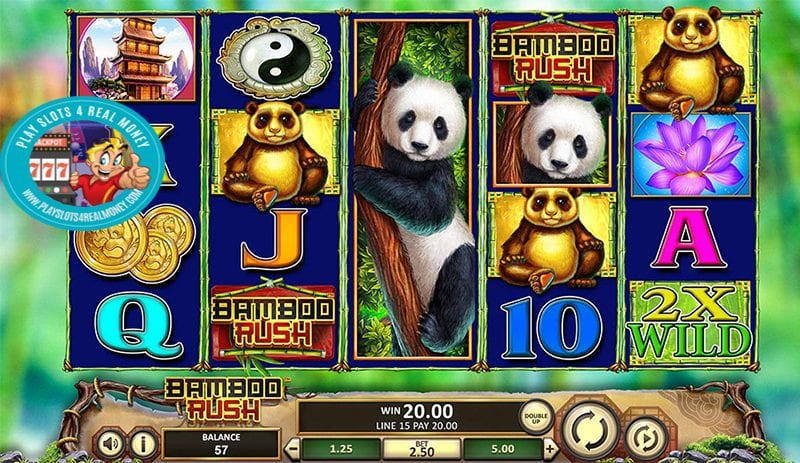Viewport: 800px width, 463px height.
Task: Choose the 5.00 bet option
Action: (x=503, y=447)
